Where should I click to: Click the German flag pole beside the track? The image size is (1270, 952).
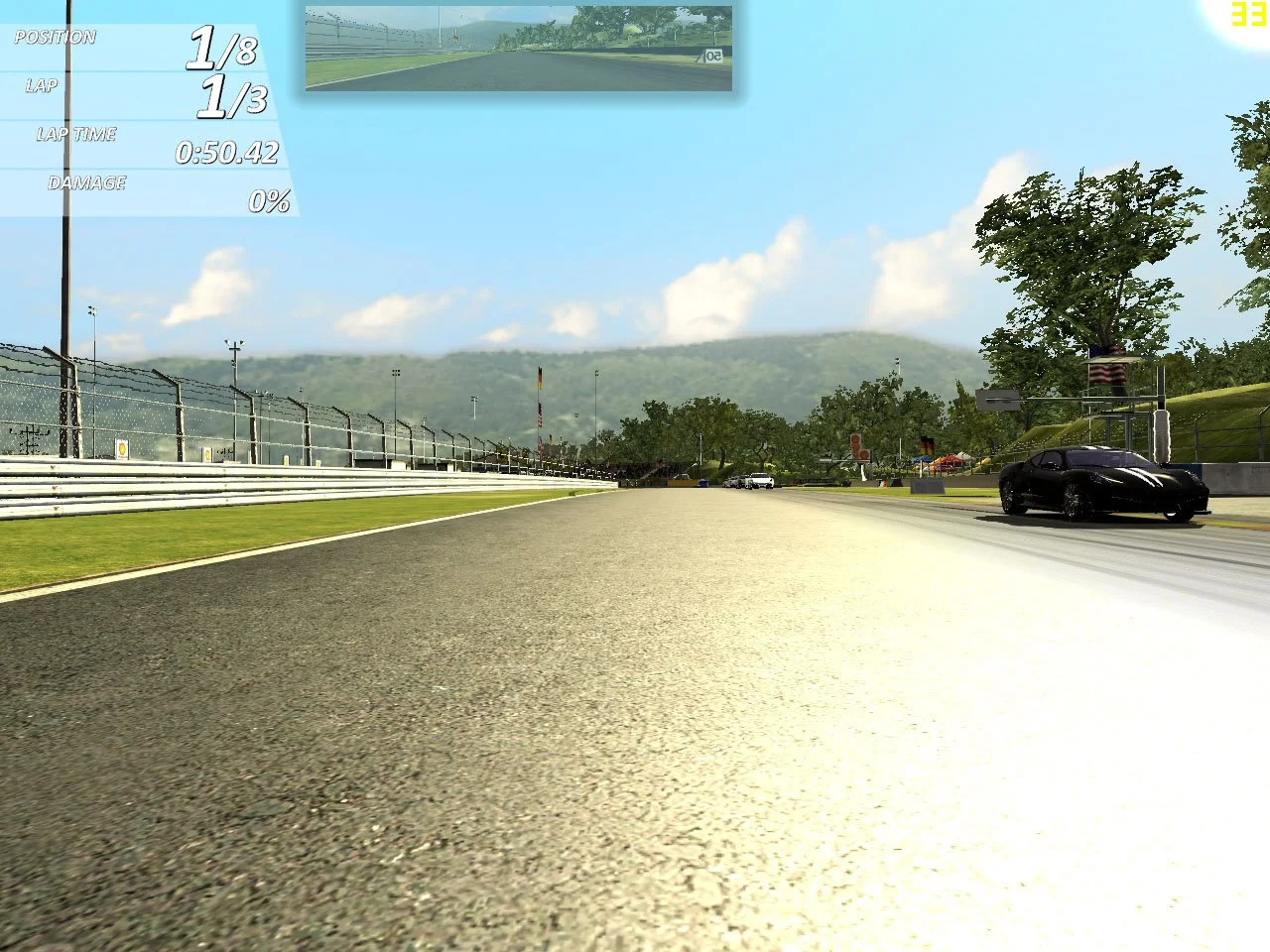pyautogui.click(x=540, y=379)
